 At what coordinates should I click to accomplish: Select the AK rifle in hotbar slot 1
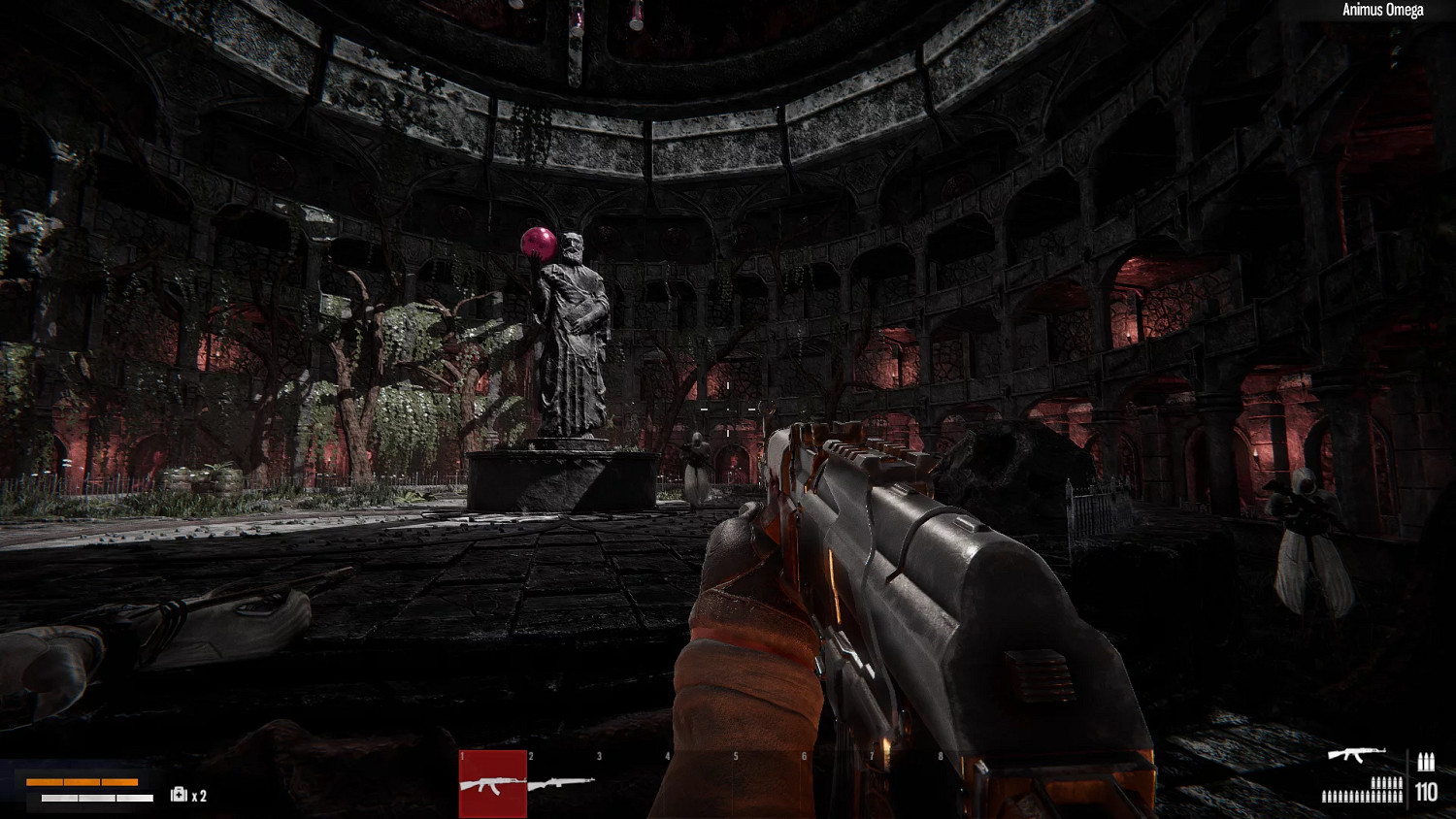coord(492,783)
